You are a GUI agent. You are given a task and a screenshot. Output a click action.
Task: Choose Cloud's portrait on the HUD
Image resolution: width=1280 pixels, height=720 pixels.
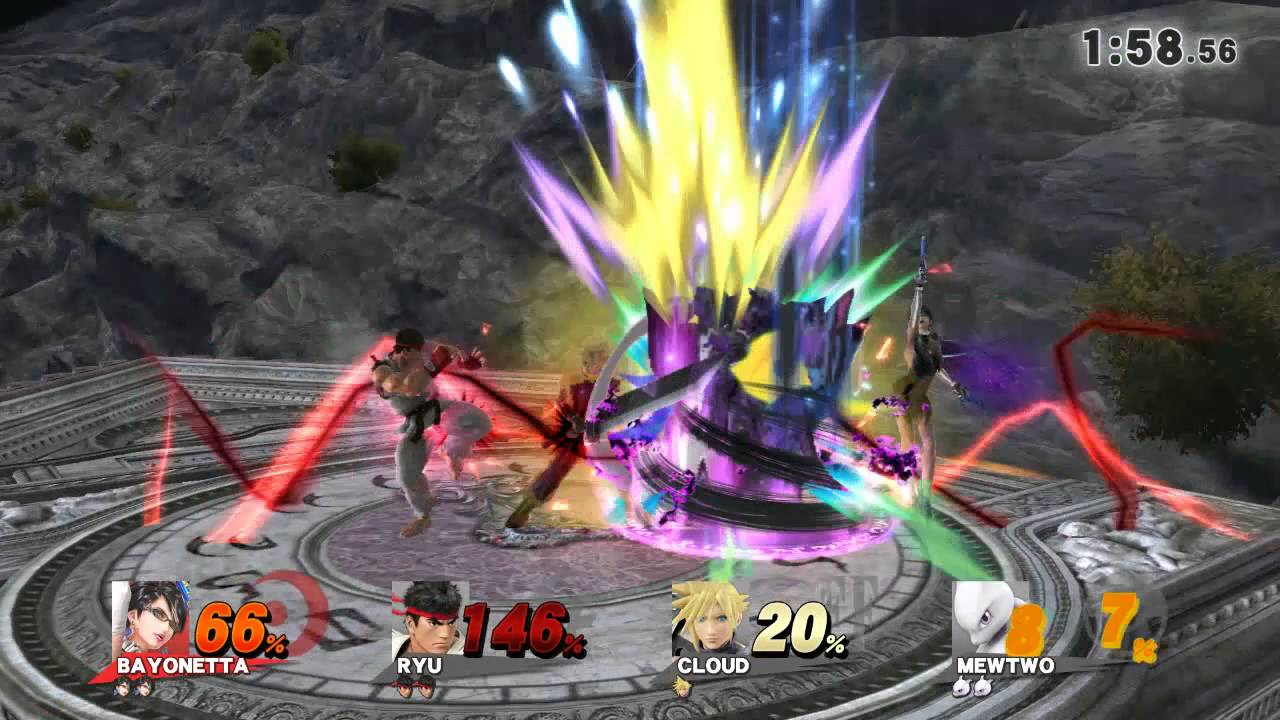click(708, 618)
